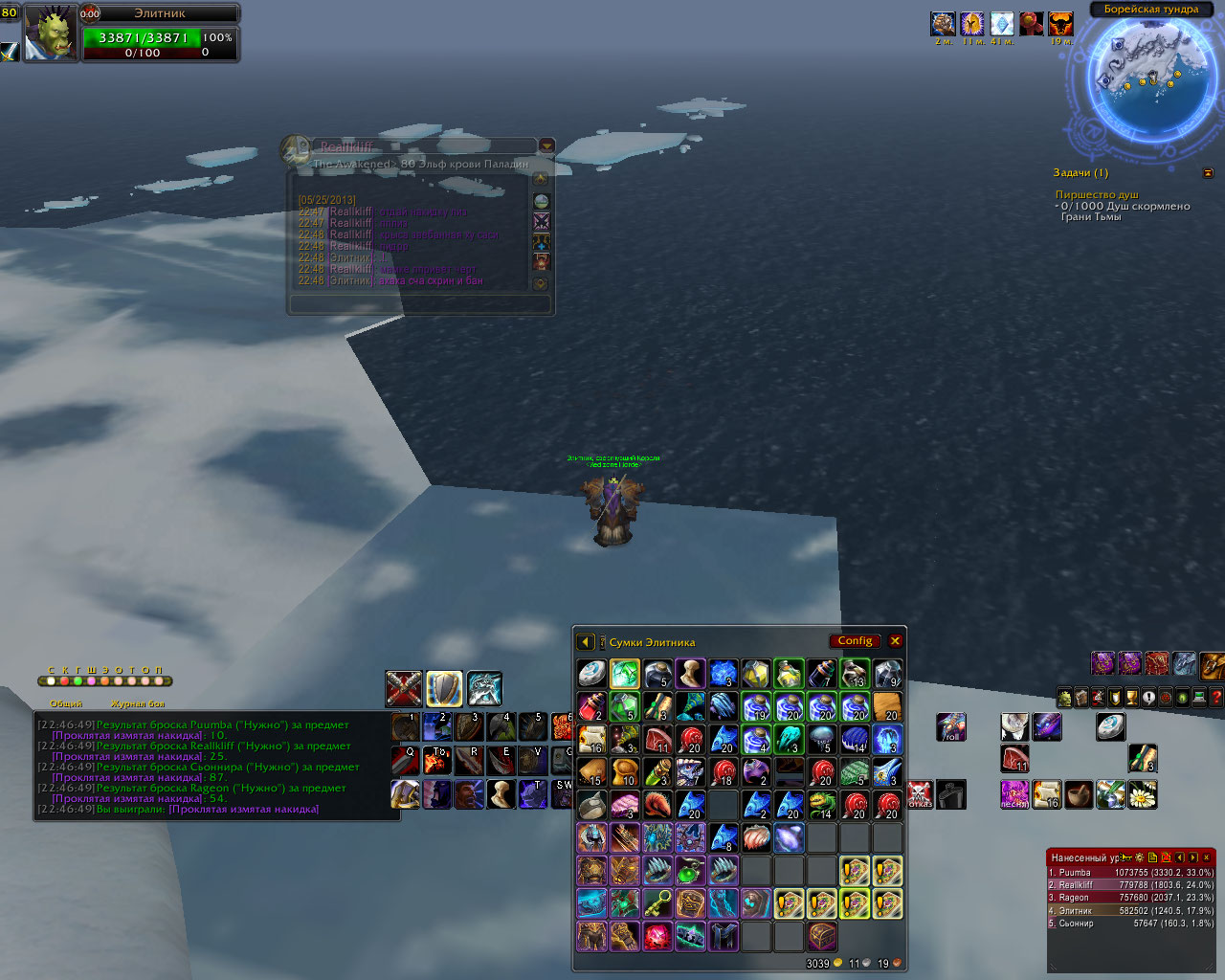Switch to the shield defensive stance

444,688
